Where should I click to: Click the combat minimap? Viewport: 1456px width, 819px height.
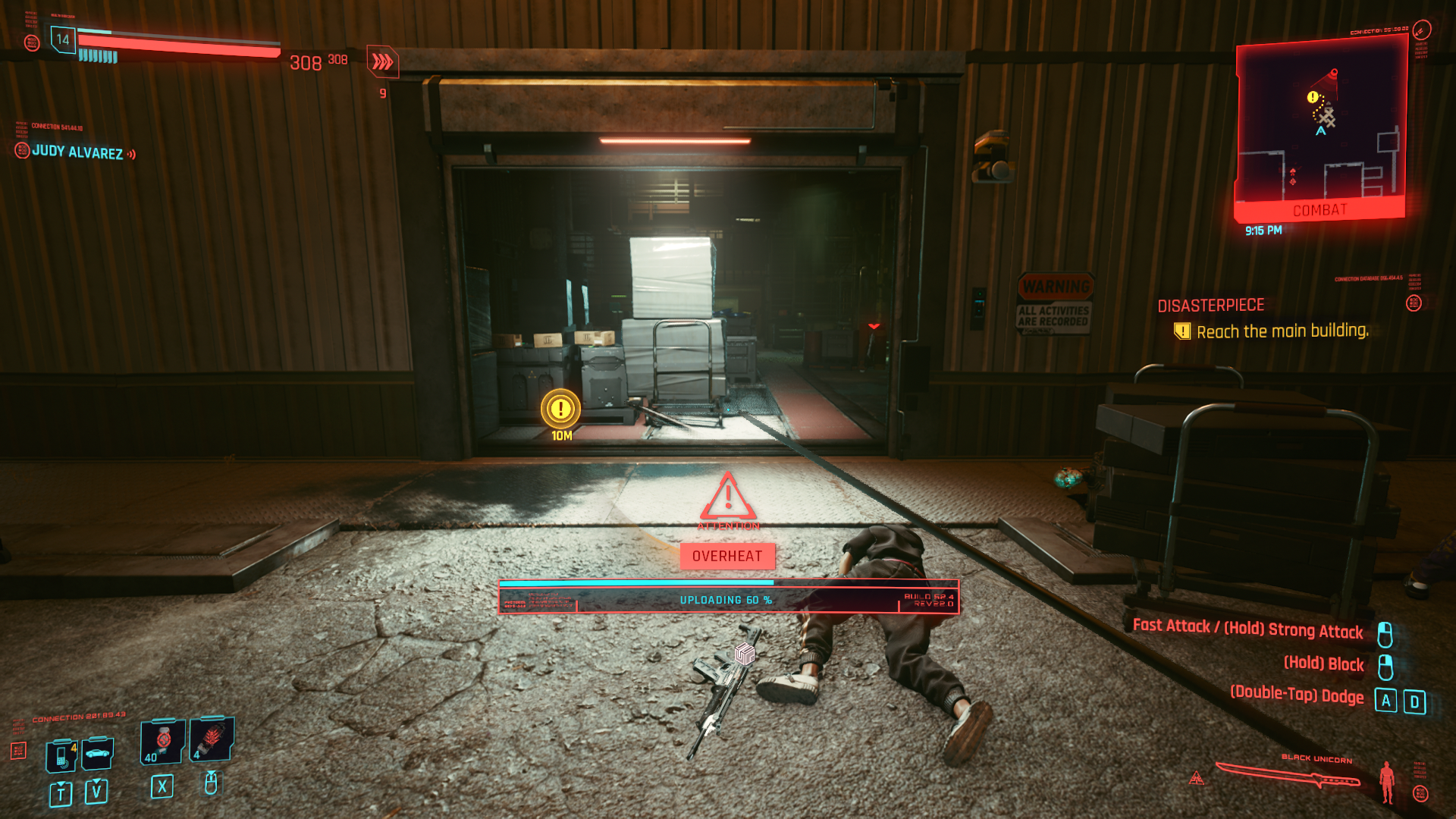coord(1320,129)
